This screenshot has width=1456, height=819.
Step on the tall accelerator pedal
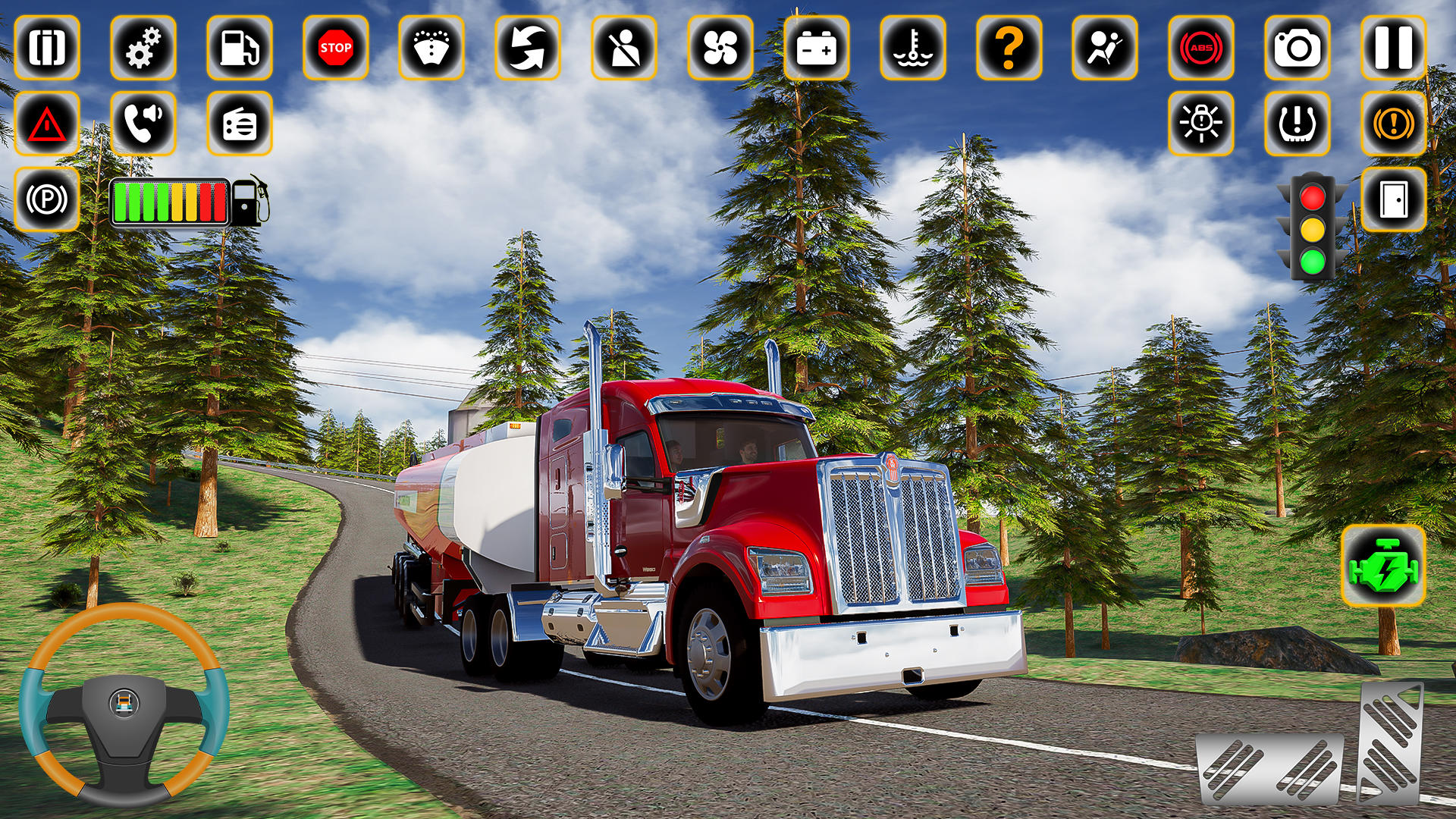tap(1389, 743)
